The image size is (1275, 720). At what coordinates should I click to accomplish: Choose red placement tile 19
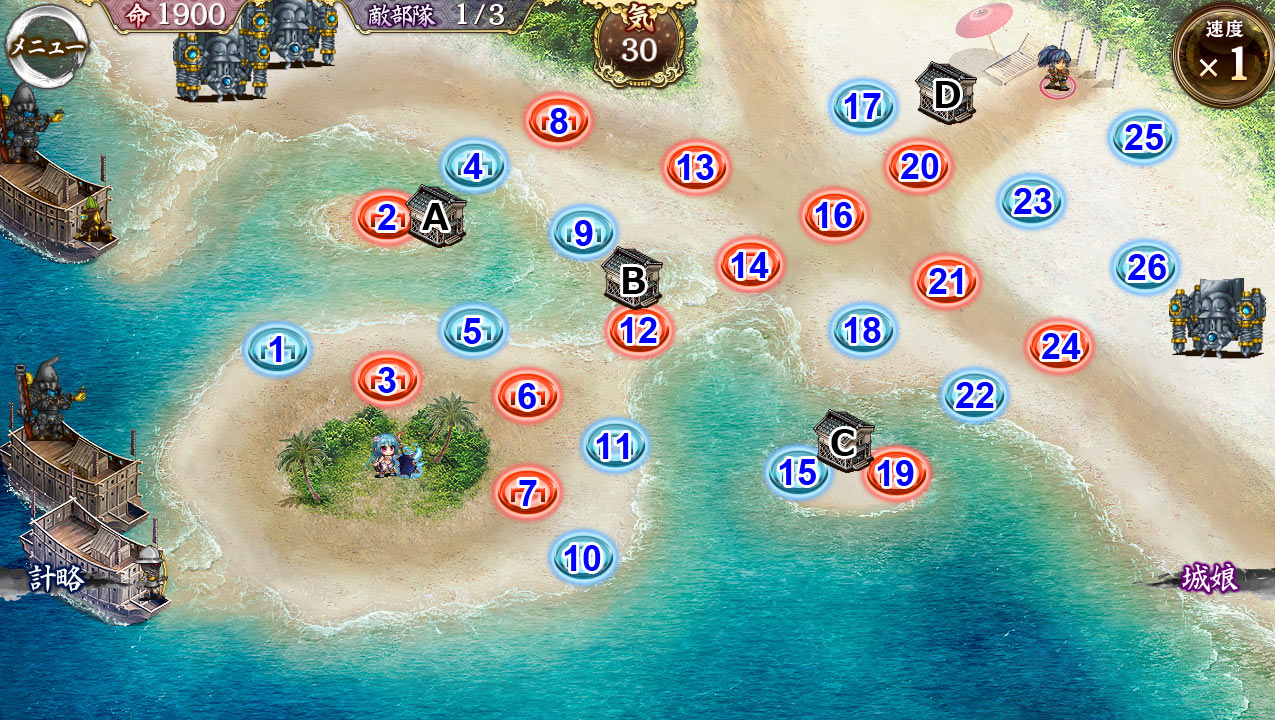coord(896,473)
